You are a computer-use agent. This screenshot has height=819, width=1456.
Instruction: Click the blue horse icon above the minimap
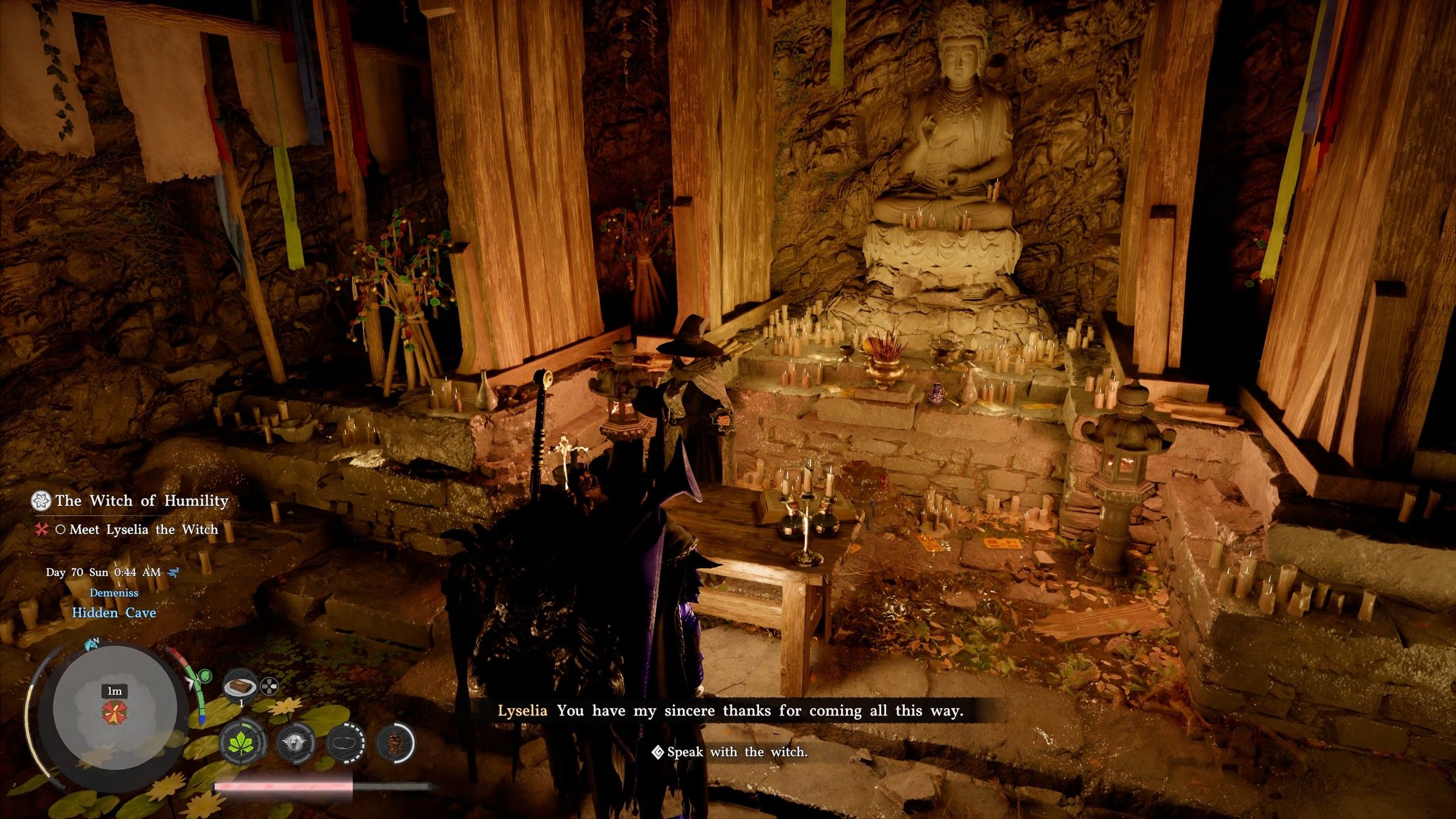pyautogui.click(x=92, y=644)
